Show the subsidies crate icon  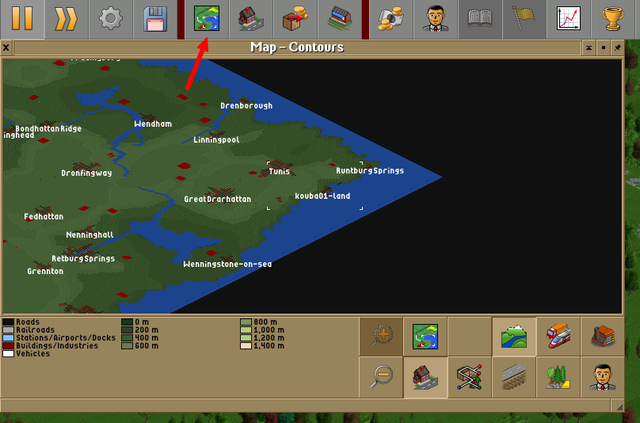[297, 18]
